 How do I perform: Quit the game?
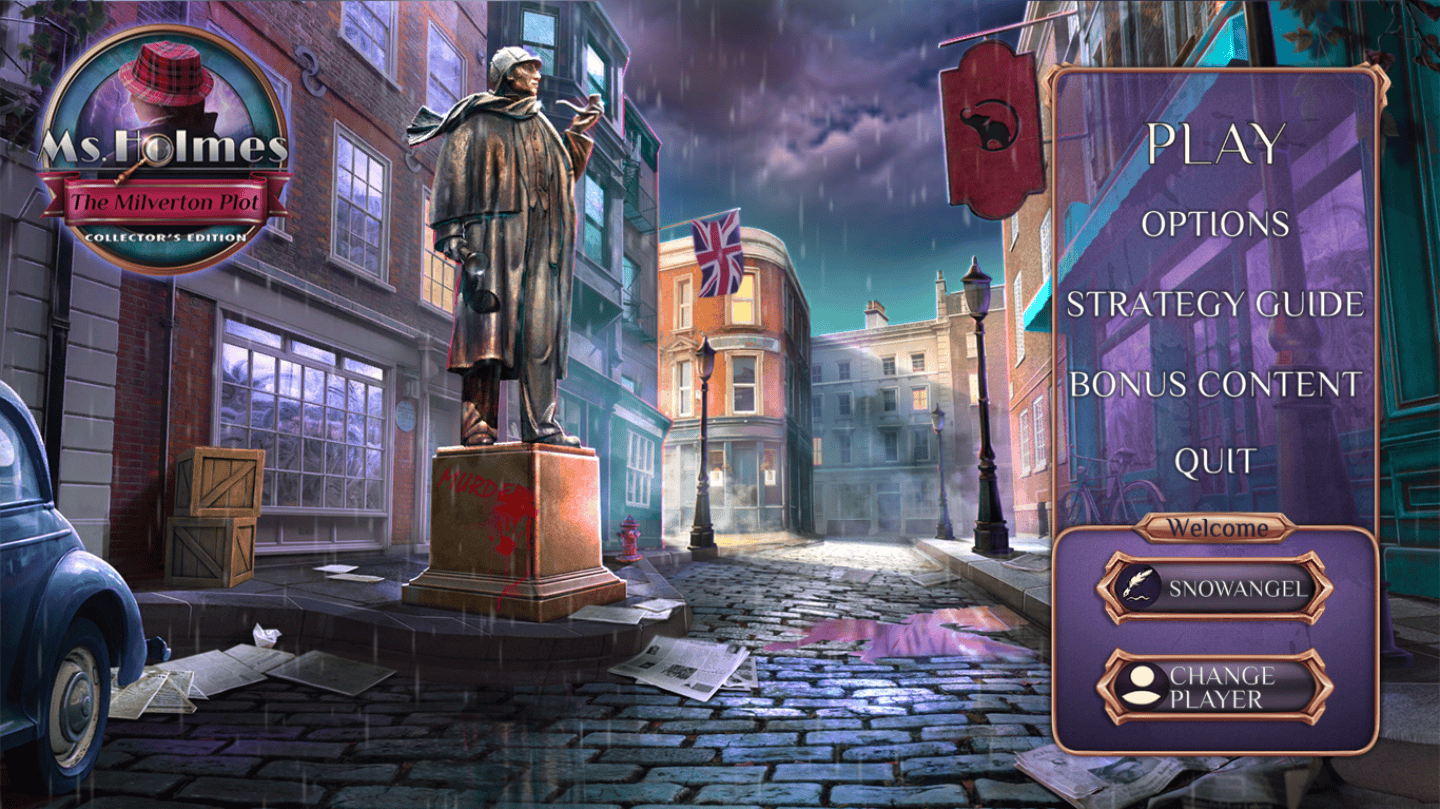(x=1215, y=462)
